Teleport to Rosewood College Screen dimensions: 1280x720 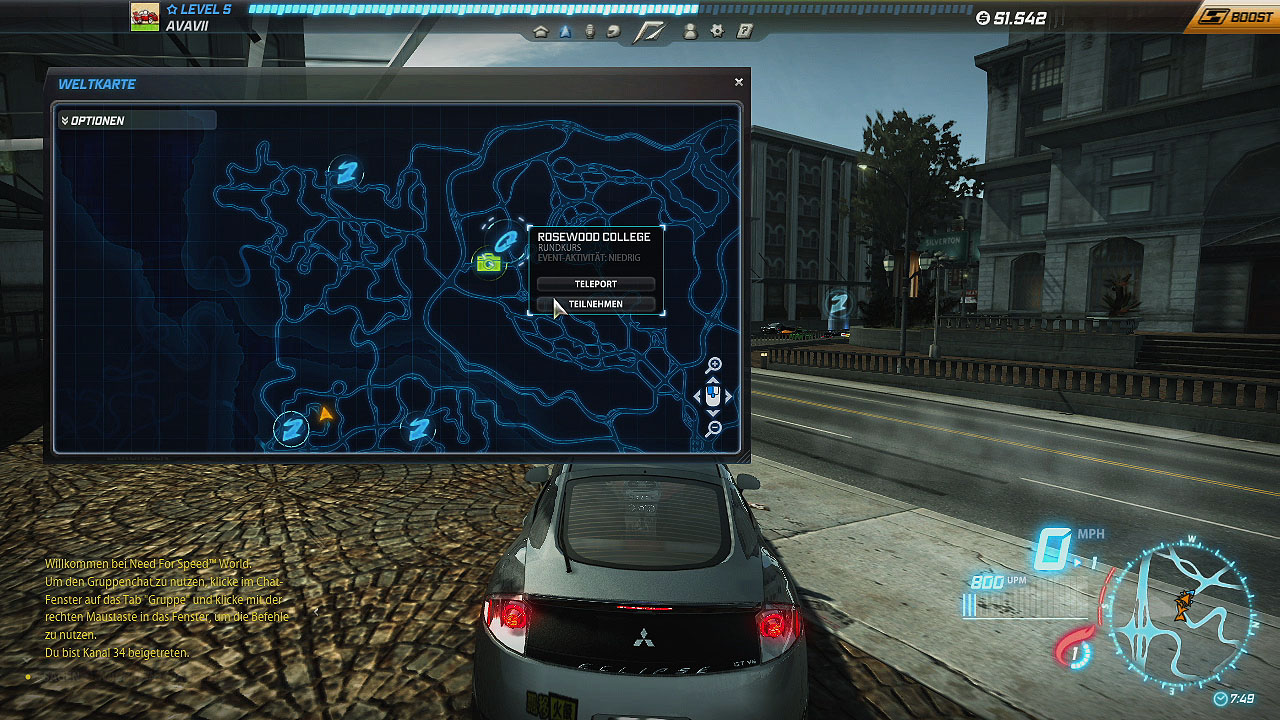tap(596, 284)
